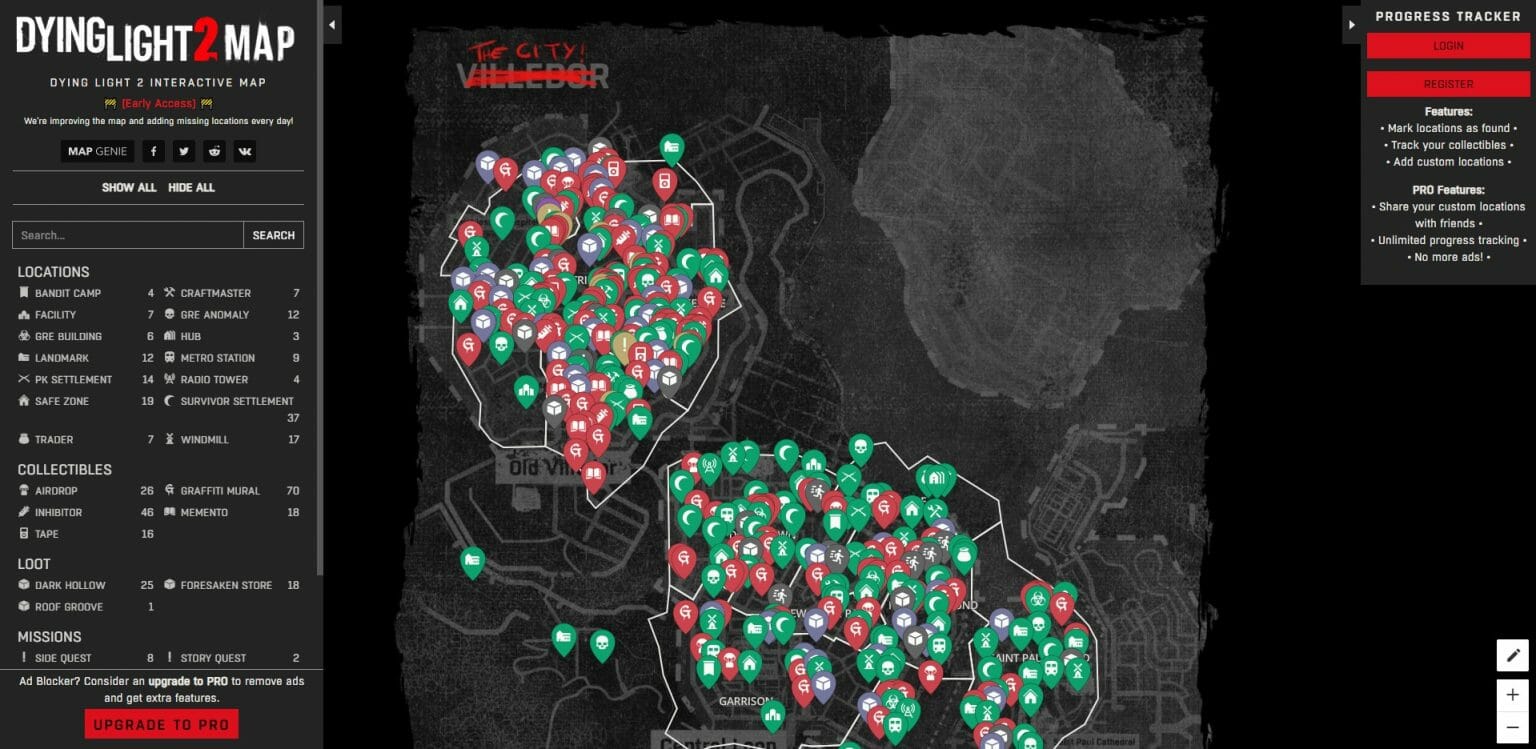Viewport: 1536px width, 749px height.
Task: Click the UPGRADE TO PRO button
Action: point(161,723)
